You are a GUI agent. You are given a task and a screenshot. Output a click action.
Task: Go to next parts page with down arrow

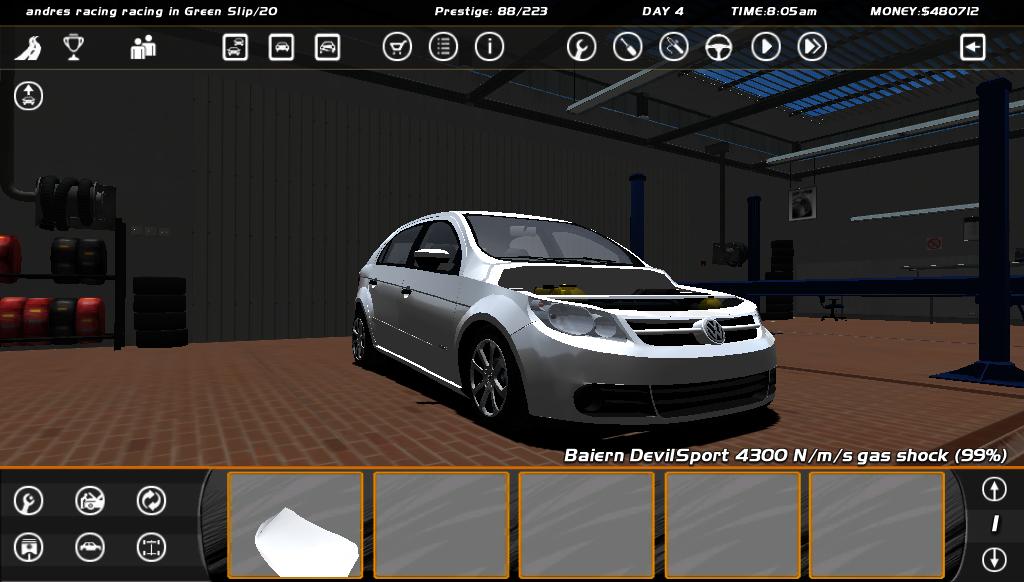pos(993,558)
